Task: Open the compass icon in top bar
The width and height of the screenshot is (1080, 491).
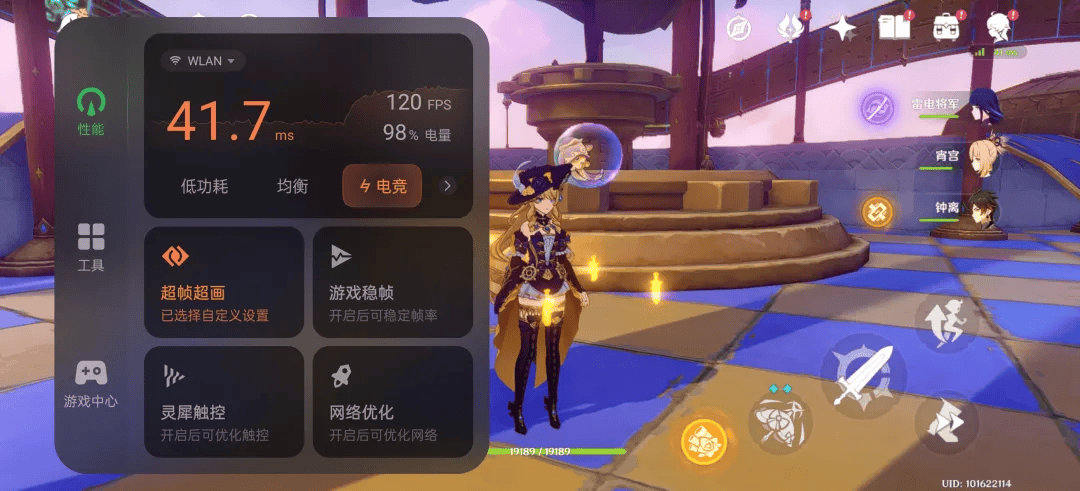Action: (x=740, y=27)
